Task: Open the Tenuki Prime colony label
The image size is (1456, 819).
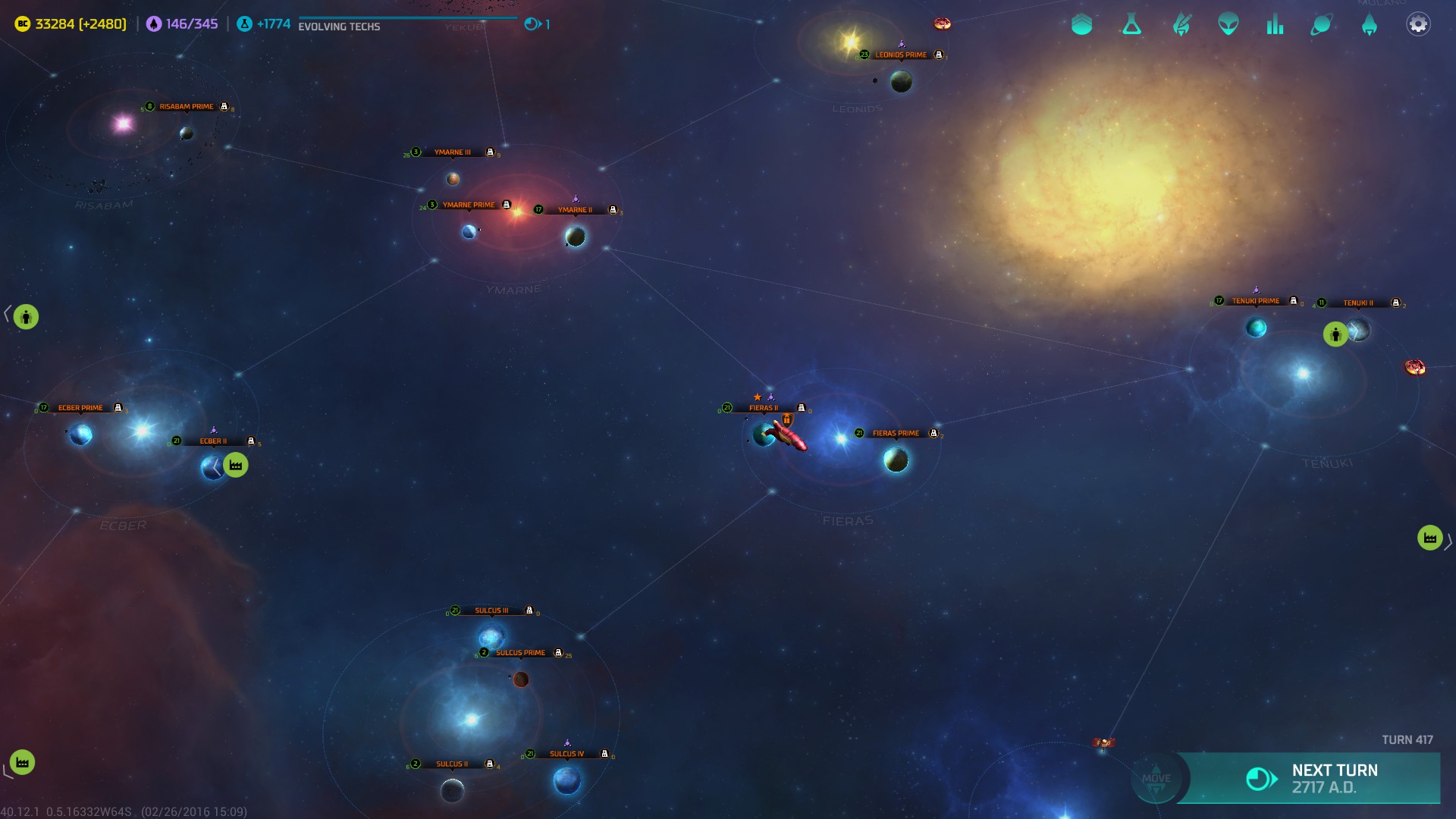Action: 1255,301
